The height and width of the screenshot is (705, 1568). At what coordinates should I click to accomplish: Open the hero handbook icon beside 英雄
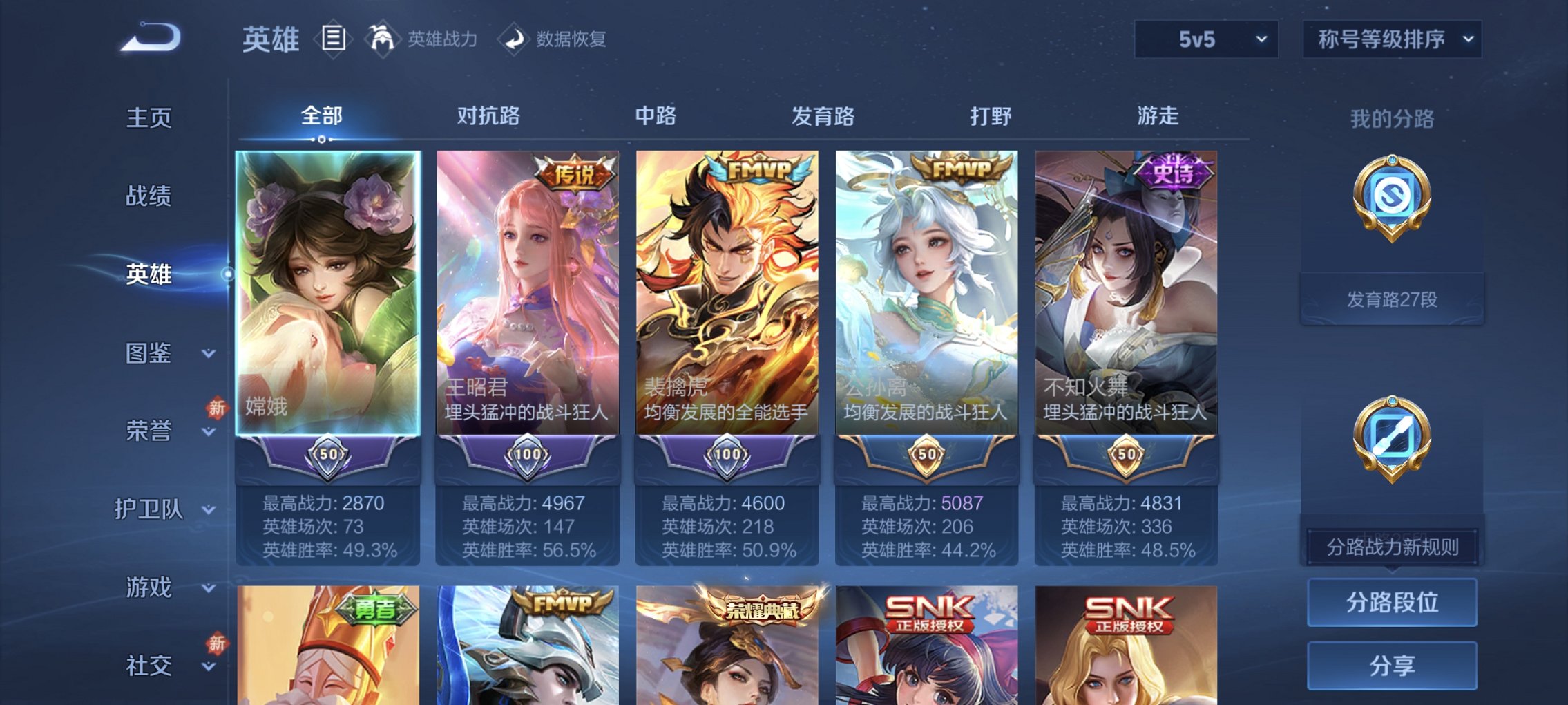tap(334, 38)
